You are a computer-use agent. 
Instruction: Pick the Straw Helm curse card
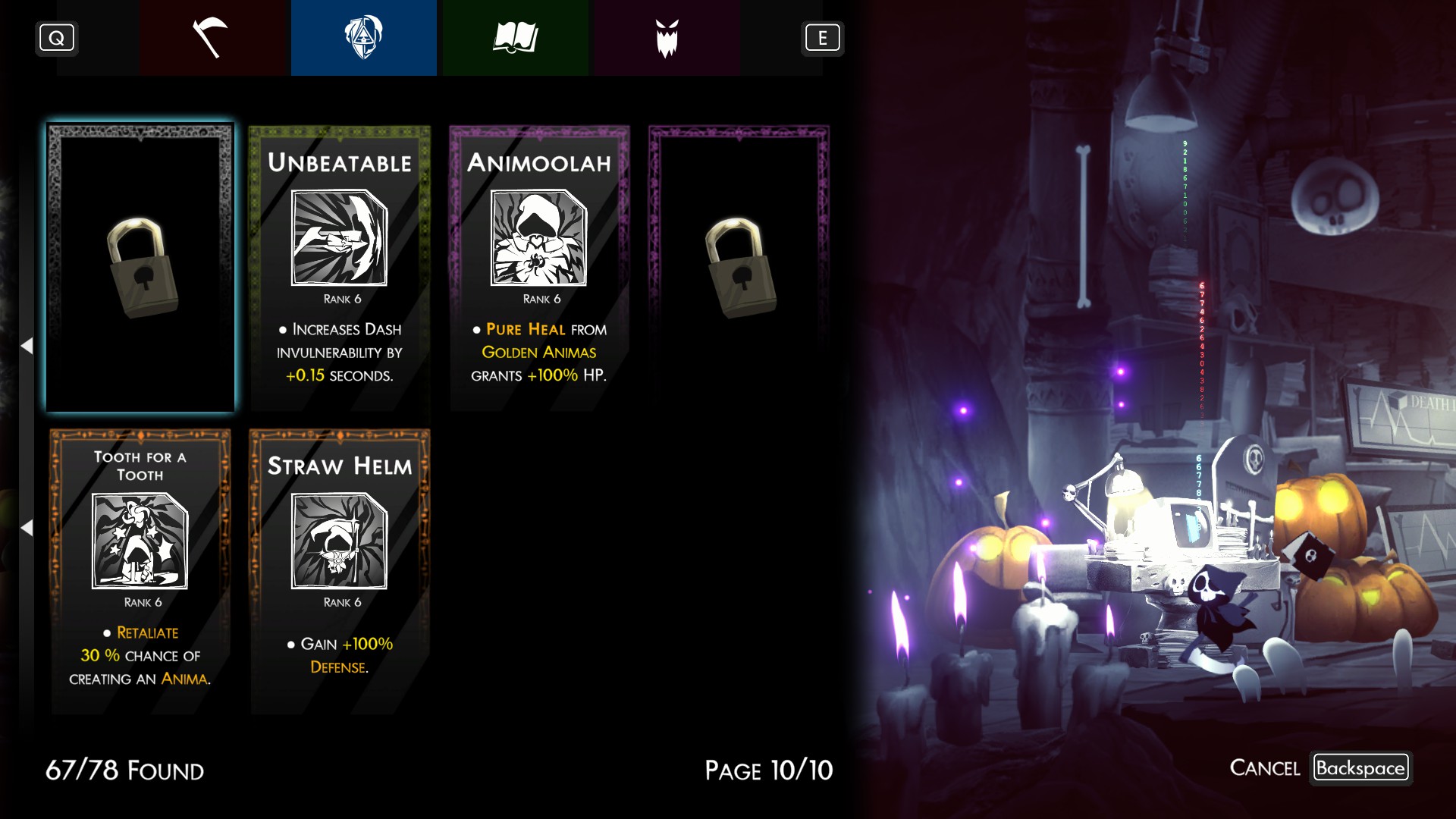[340, 571]
